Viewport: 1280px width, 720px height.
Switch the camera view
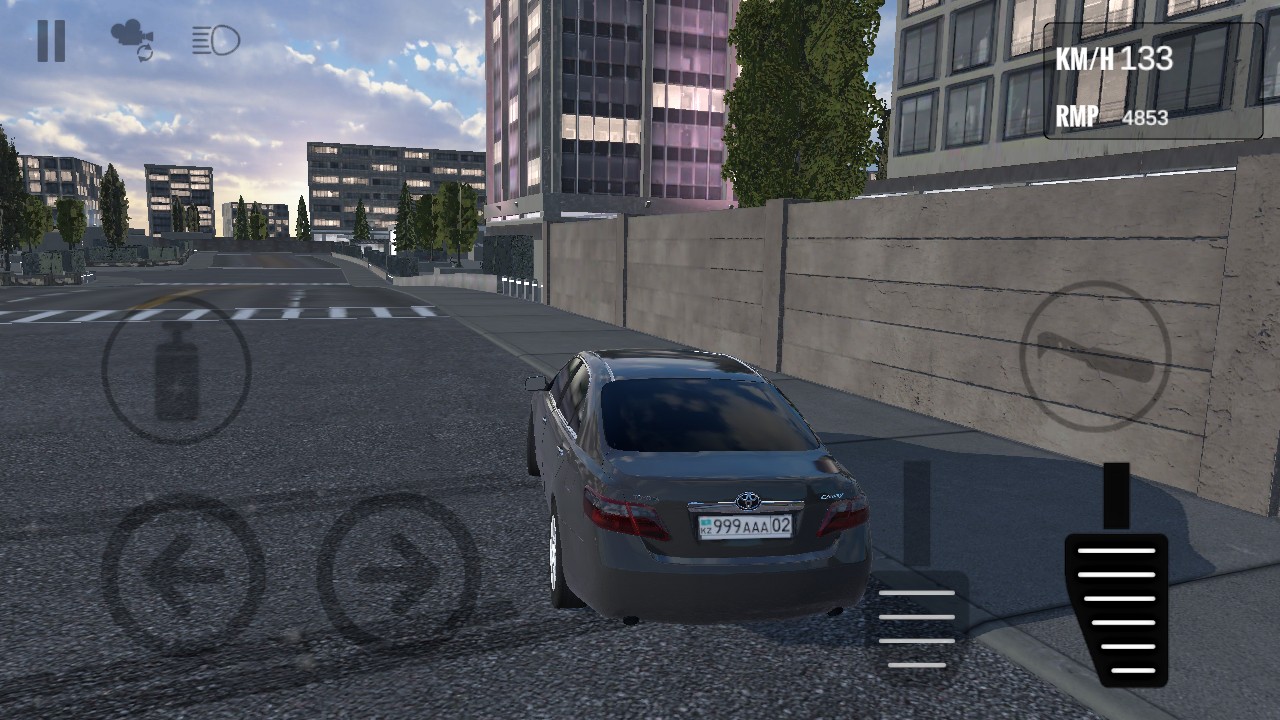click(x=132, y=40)
